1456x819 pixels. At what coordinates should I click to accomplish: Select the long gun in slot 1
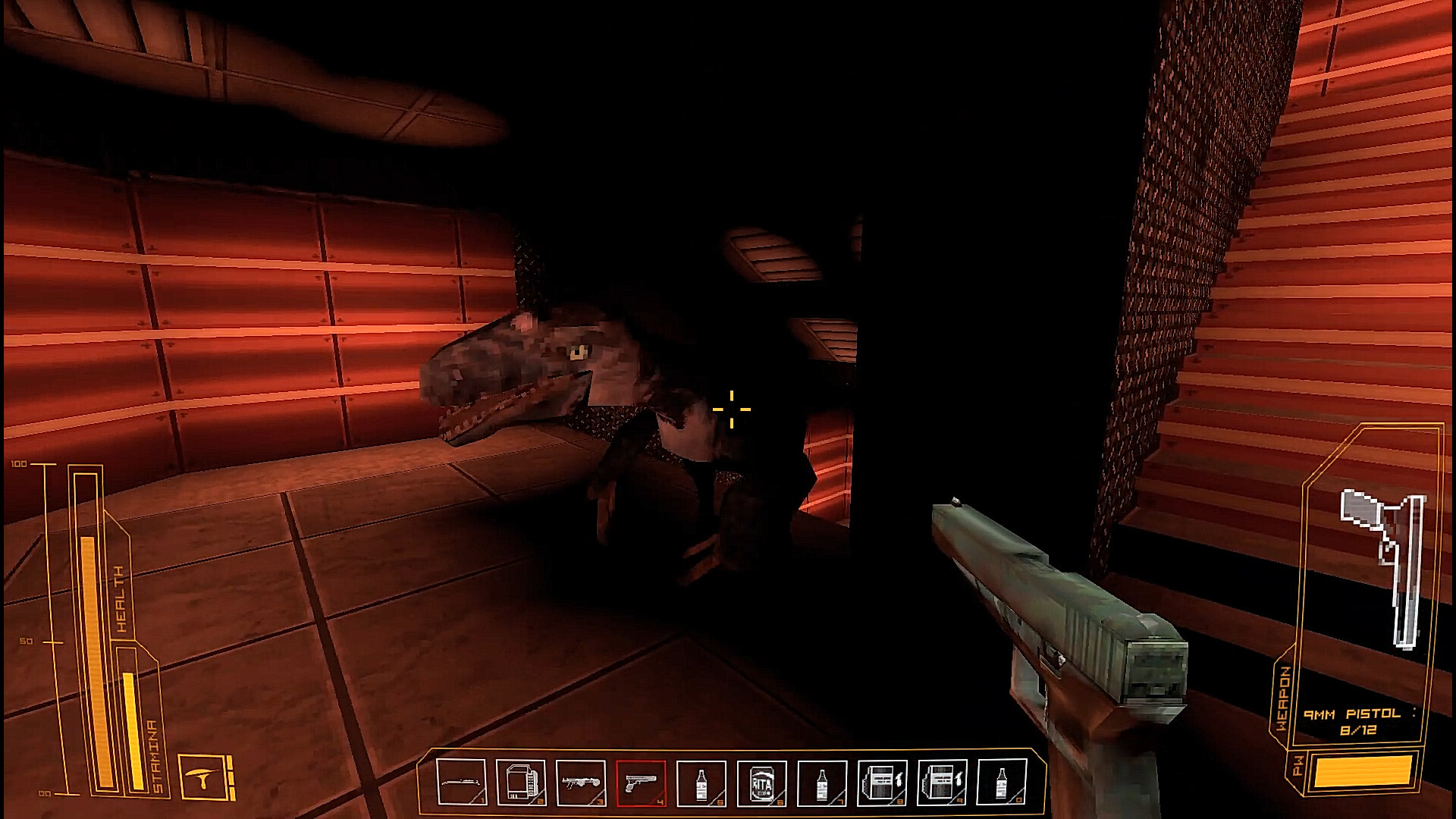461,783
